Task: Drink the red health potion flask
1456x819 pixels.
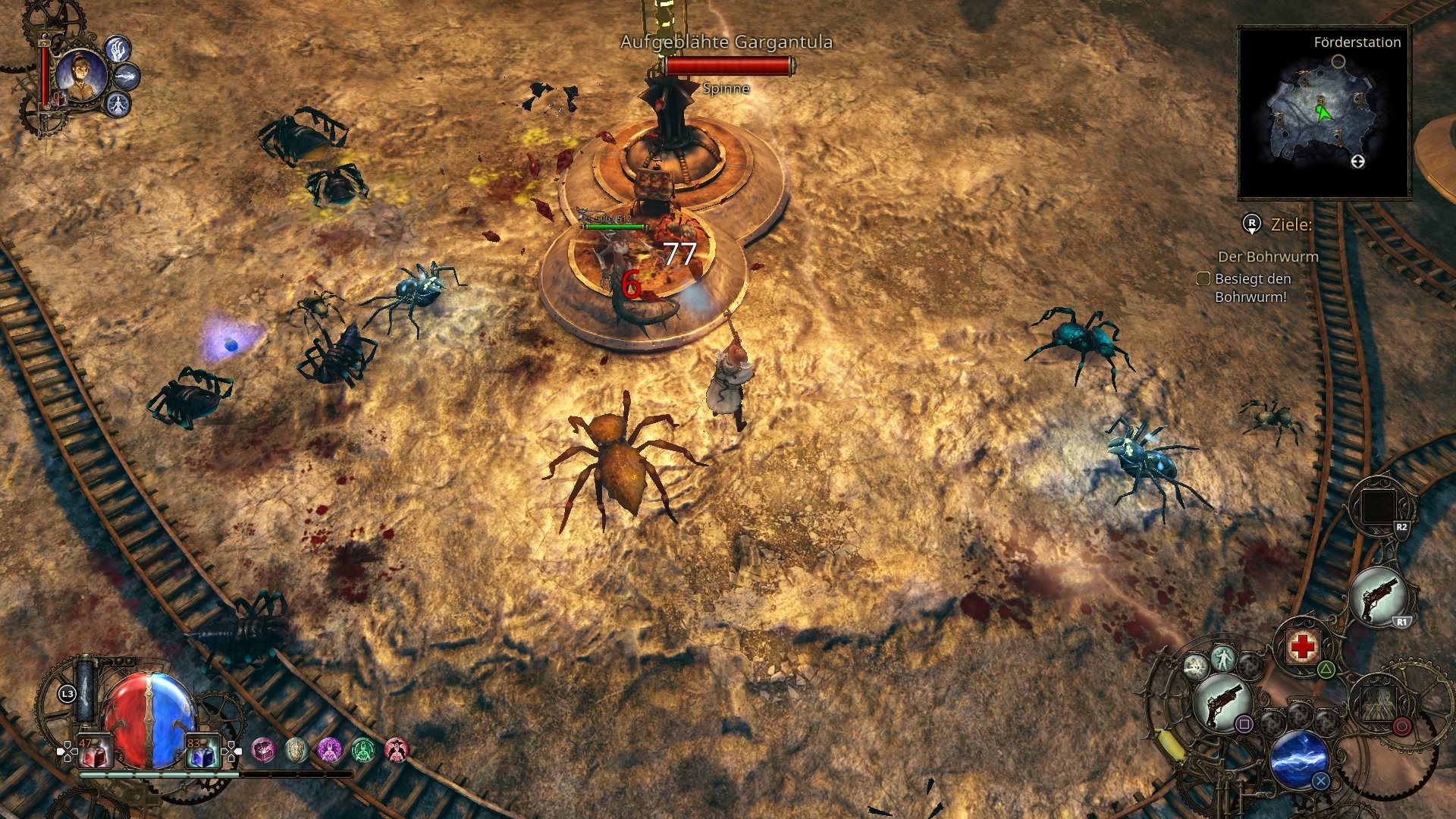Action: click(x=95, y=752)
